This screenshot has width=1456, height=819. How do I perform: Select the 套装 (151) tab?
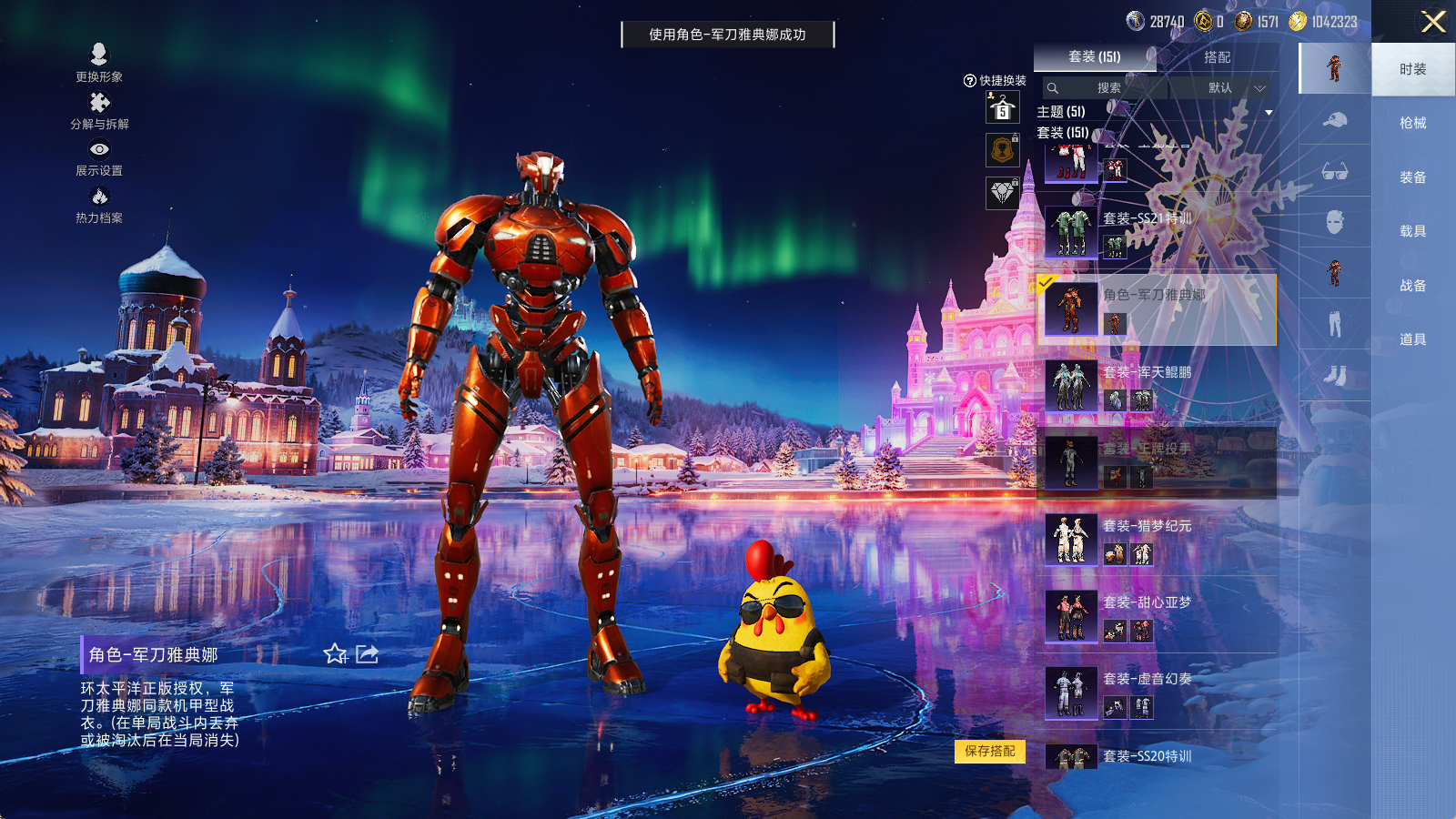tap(1094, 57)
